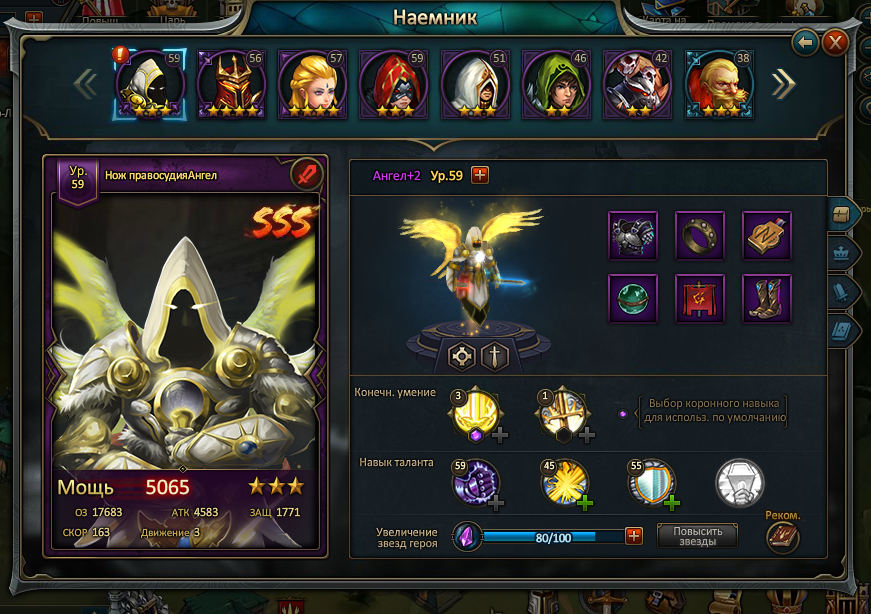Open the ring equipment slot
The image size is (871, 614).
(x=700, y=236)
